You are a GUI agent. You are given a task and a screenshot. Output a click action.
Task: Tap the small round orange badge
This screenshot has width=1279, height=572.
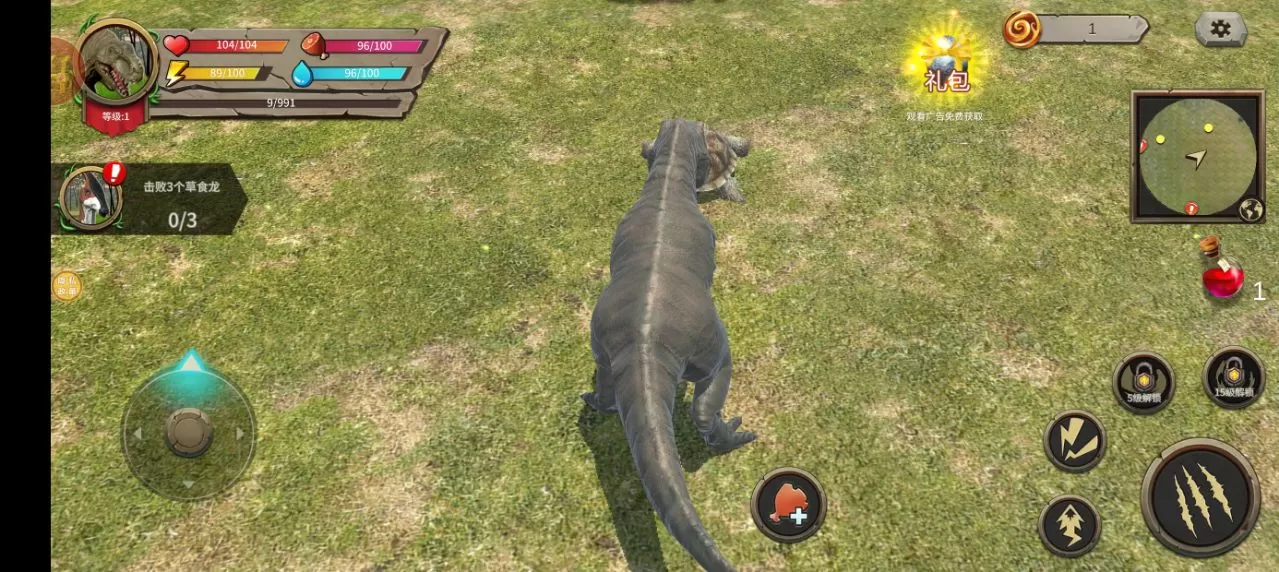coord(67,286)
